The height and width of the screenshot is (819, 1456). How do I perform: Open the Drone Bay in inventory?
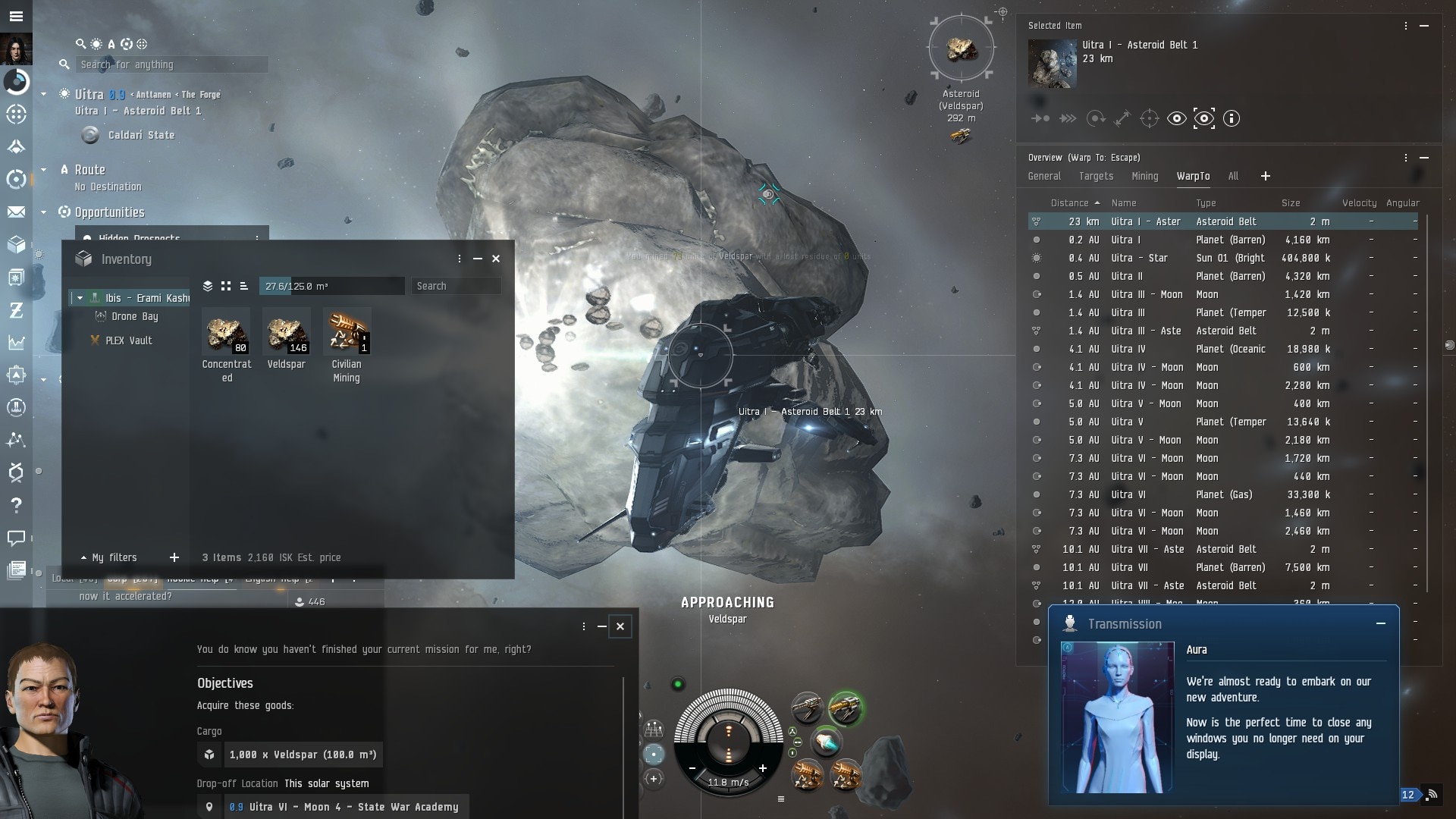tap(134, 317)
